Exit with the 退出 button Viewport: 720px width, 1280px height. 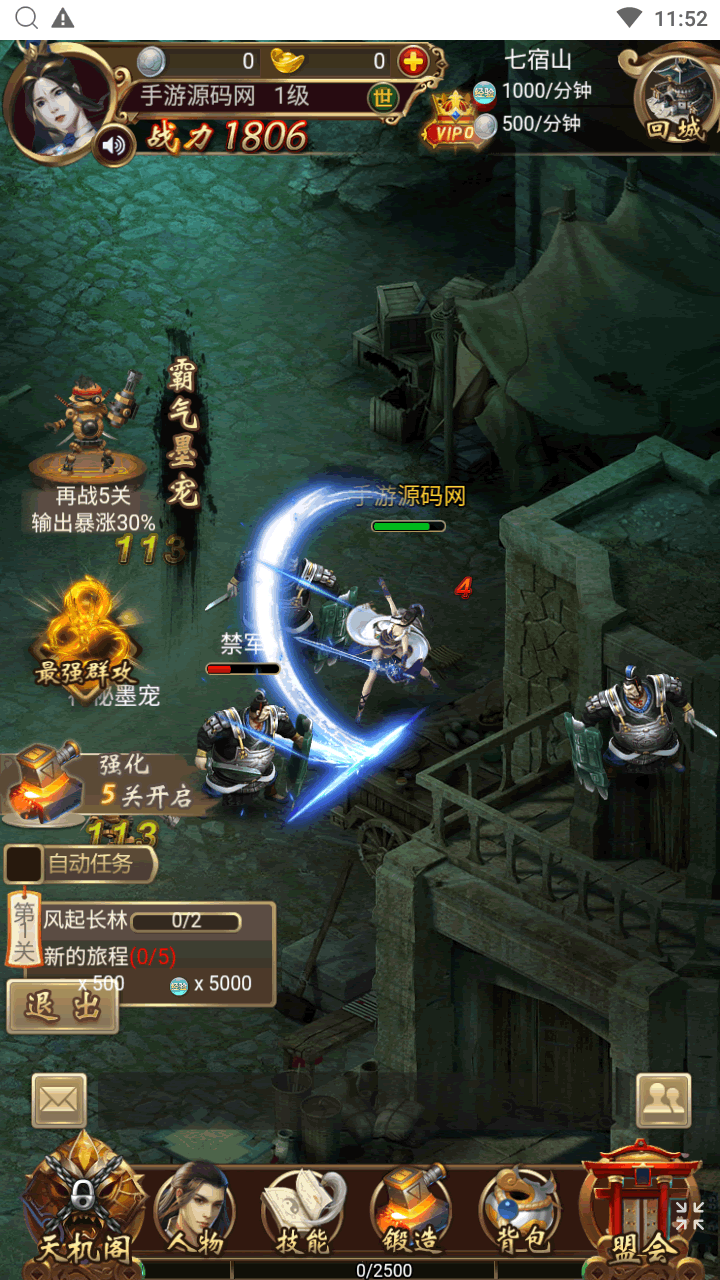62,1007
